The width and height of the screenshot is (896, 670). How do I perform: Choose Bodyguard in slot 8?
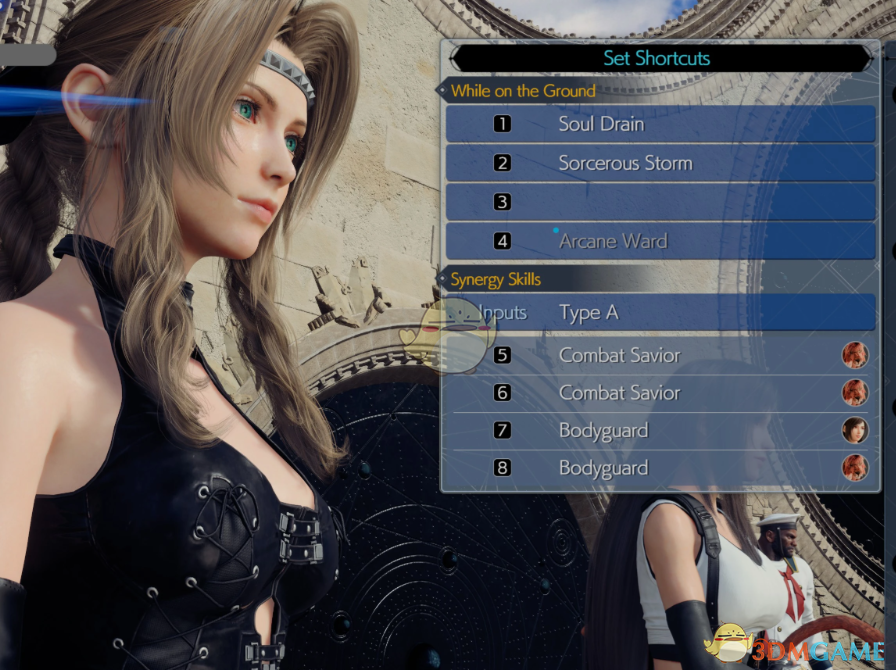(x=660, y=468)
